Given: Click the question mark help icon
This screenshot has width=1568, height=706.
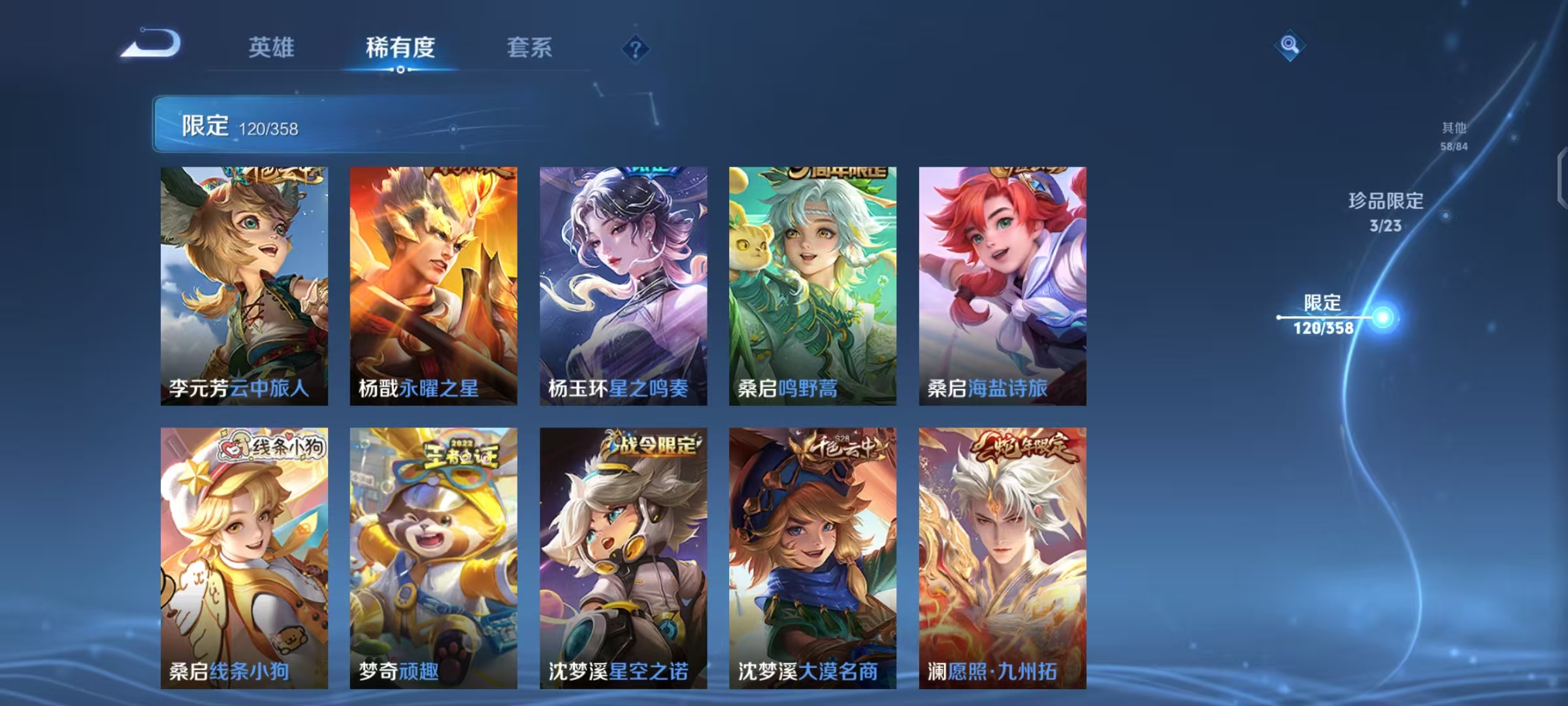Looking at the screenshot, I should click(x=634, y=49).
